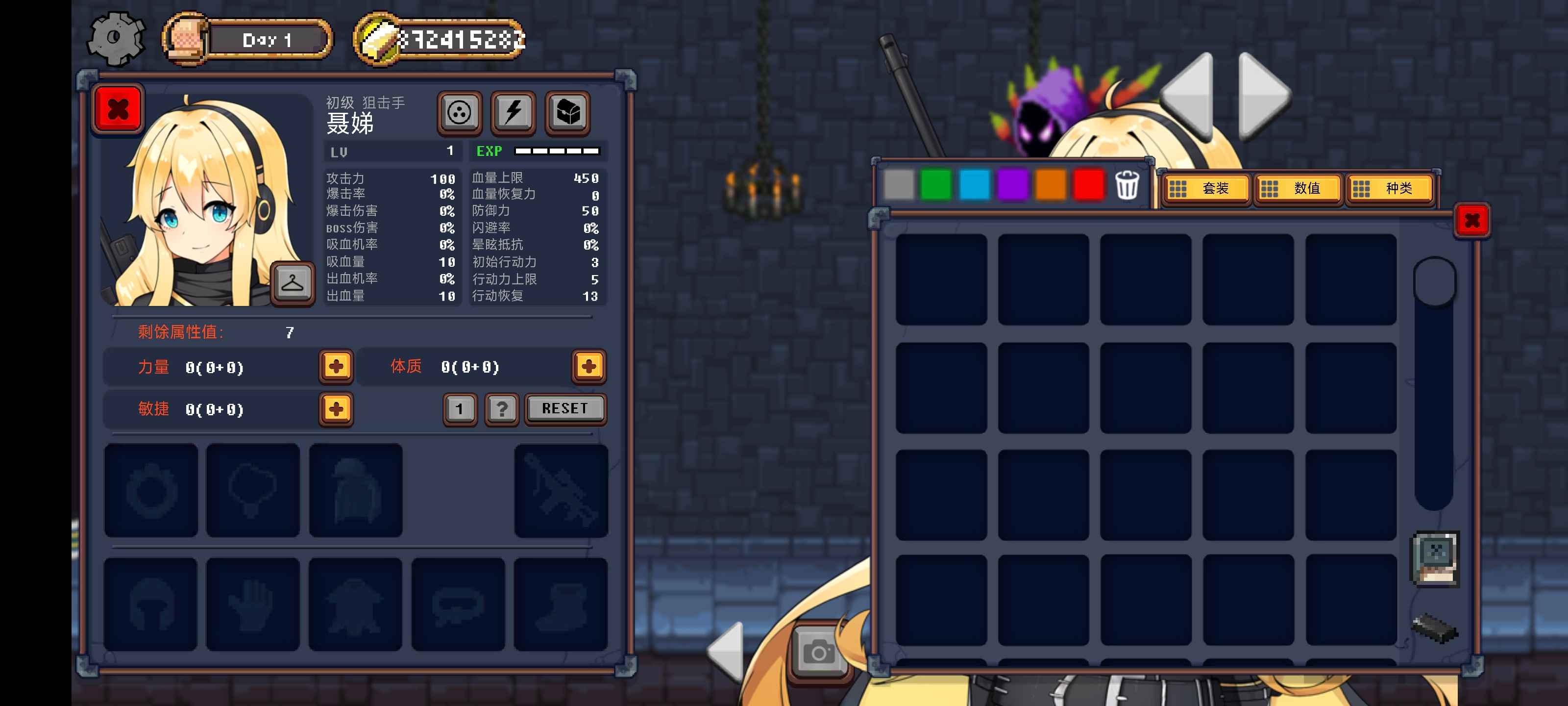Screen dimensions: 1568x706
Task: Reset allocated attribute points
Action: tap(565, 409)
